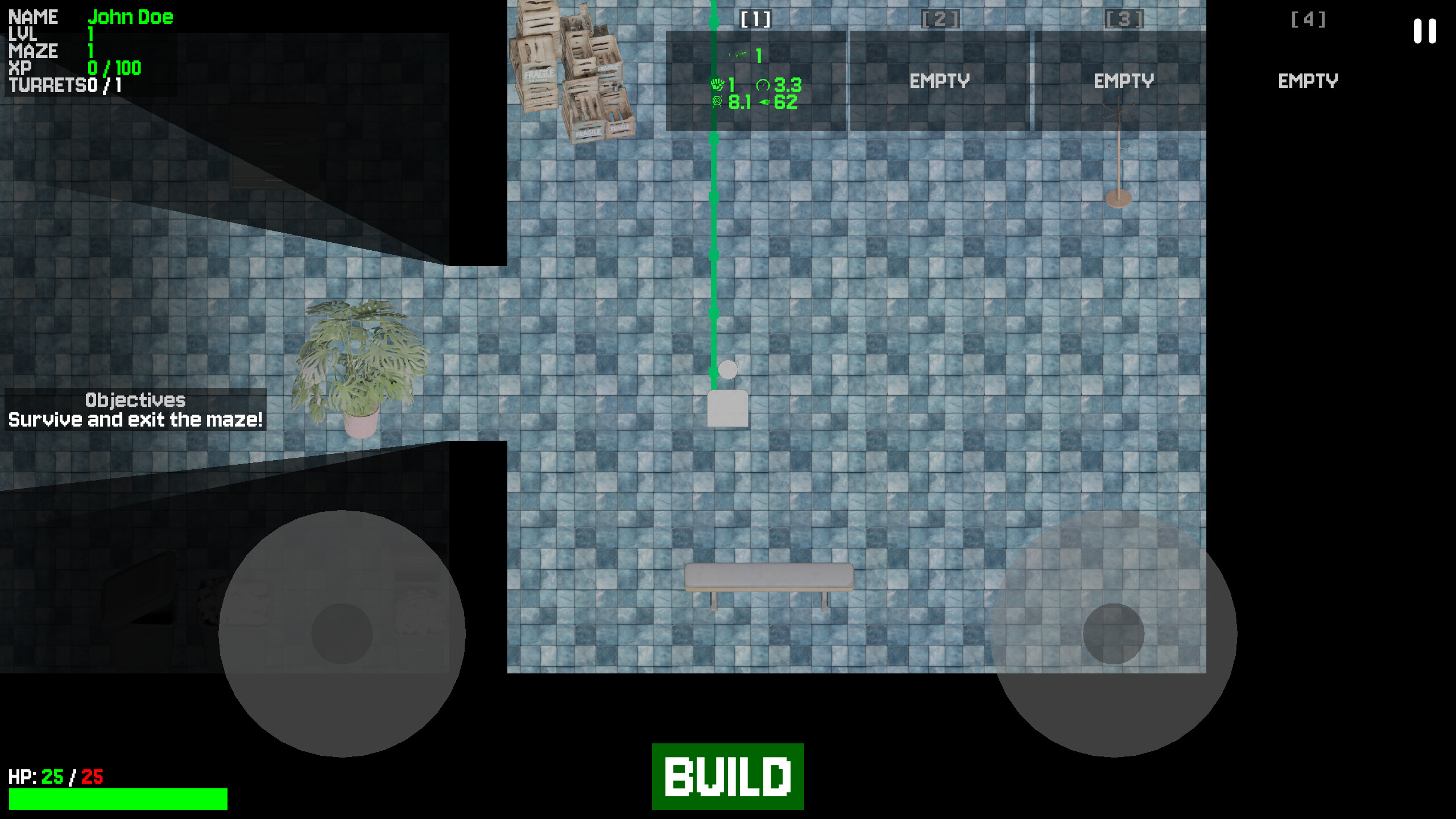Switch to hotbar slot [1]

click(x=756, y=19)
